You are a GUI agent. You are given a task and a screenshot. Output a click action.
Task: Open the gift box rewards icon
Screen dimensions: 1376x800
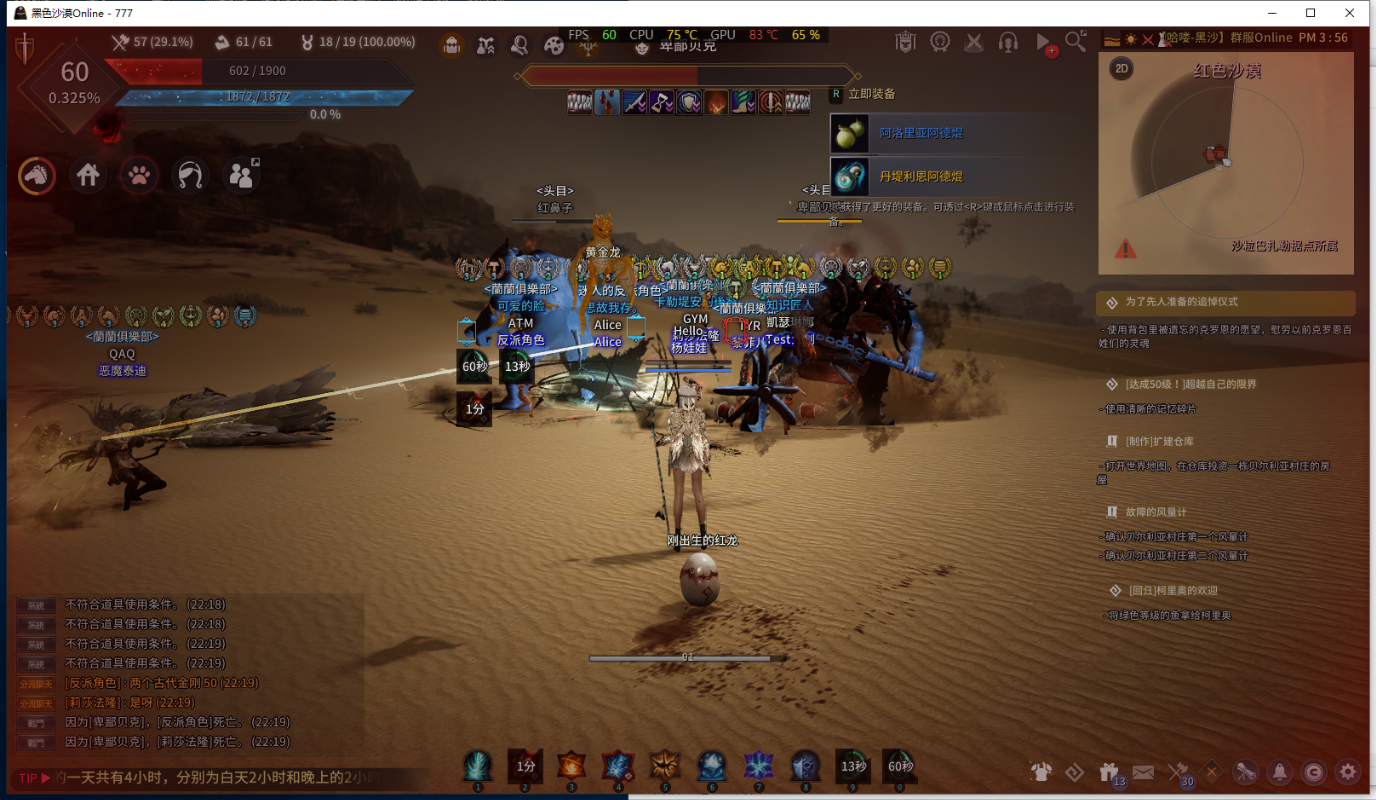1108,771
